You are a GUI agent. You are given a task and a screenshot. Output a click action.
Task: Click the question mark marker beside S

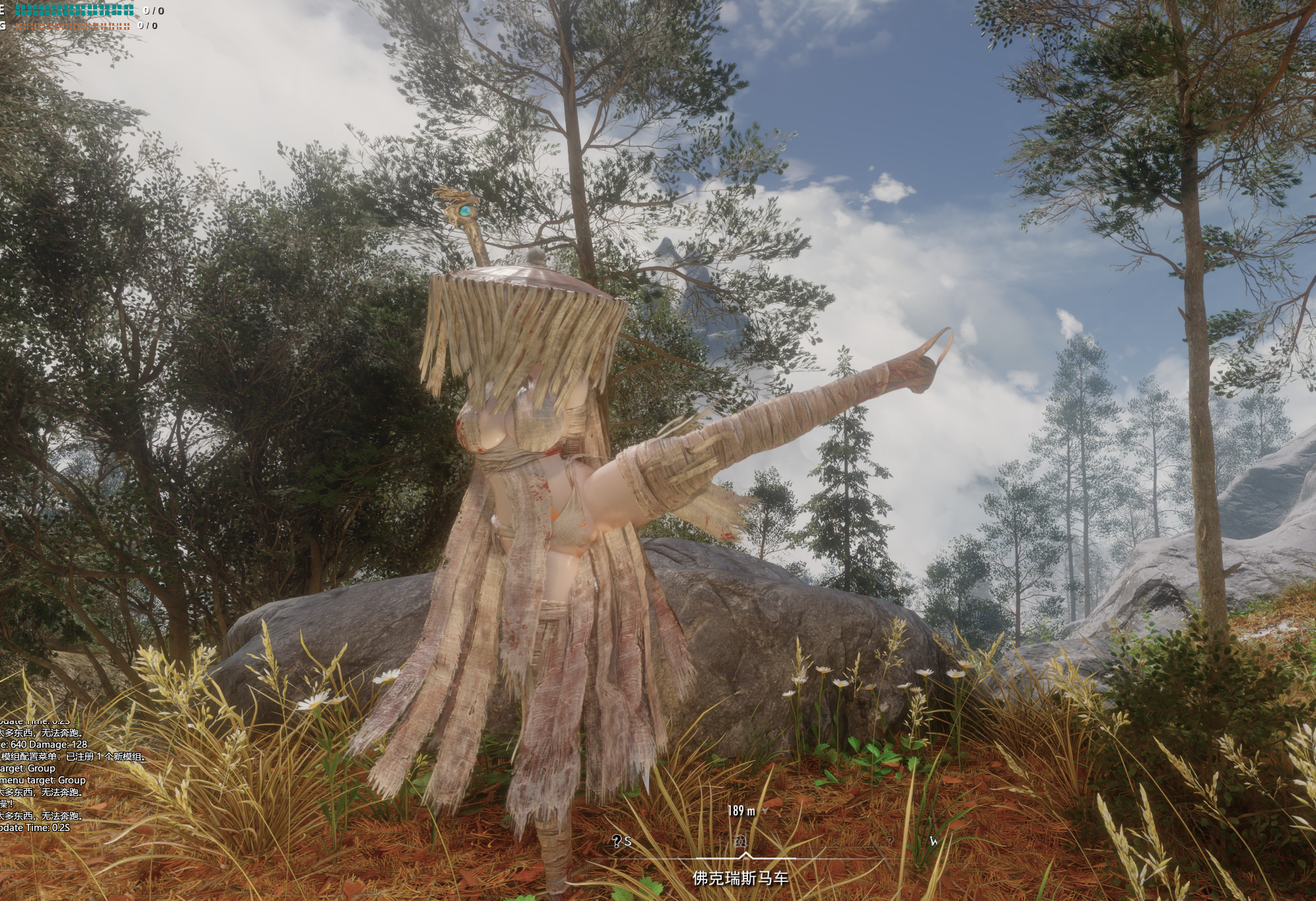[616, 841]
